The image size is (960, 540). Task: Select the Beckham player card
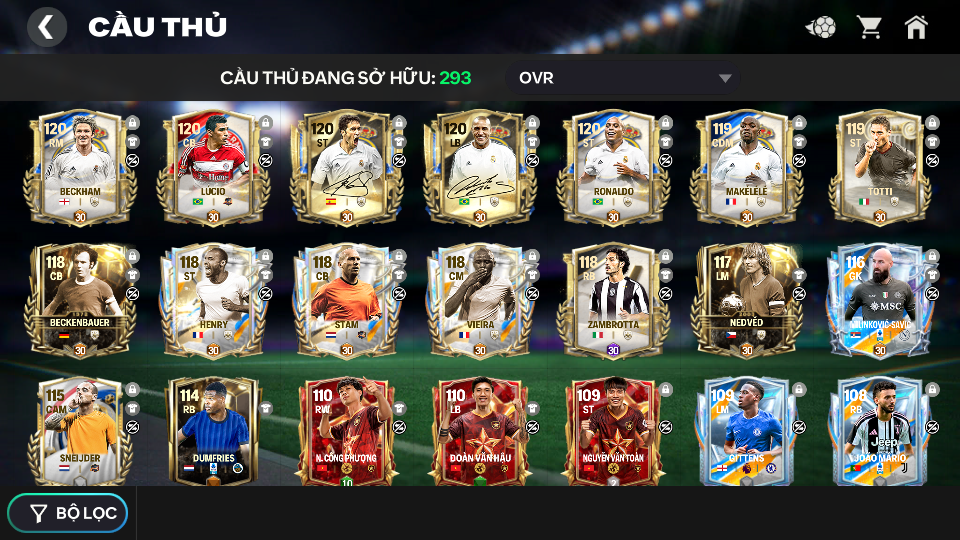point(81,166)
